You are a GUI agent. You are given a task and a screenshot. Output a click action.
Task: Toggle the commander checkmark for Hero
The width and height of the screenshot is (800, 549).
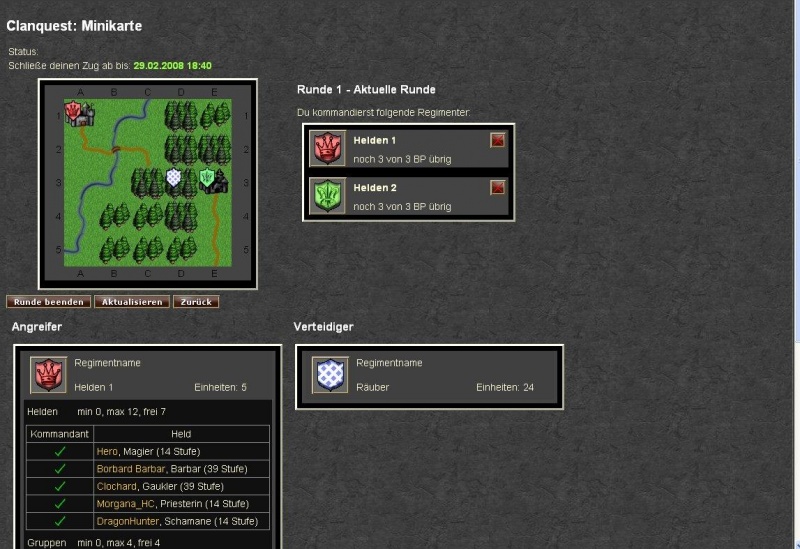(x=59, y=452)
